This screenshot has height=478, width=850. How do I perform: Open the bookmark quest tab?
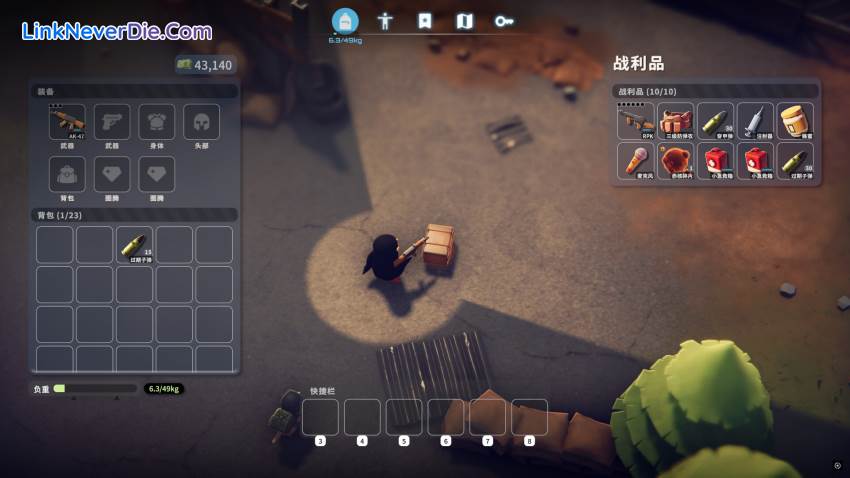(x=425, y=20)
